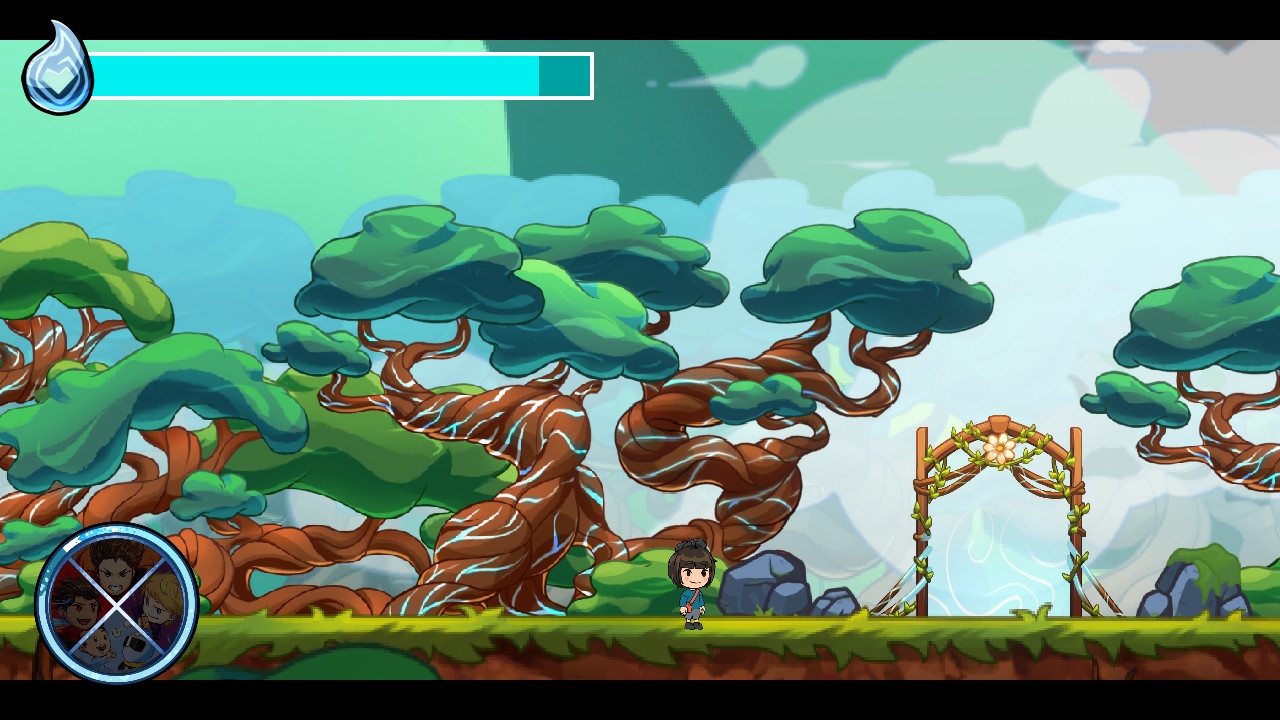Select the blonde character in the wheel
The height and width of the screenshot is (720, 1280).
pos(160,608)
